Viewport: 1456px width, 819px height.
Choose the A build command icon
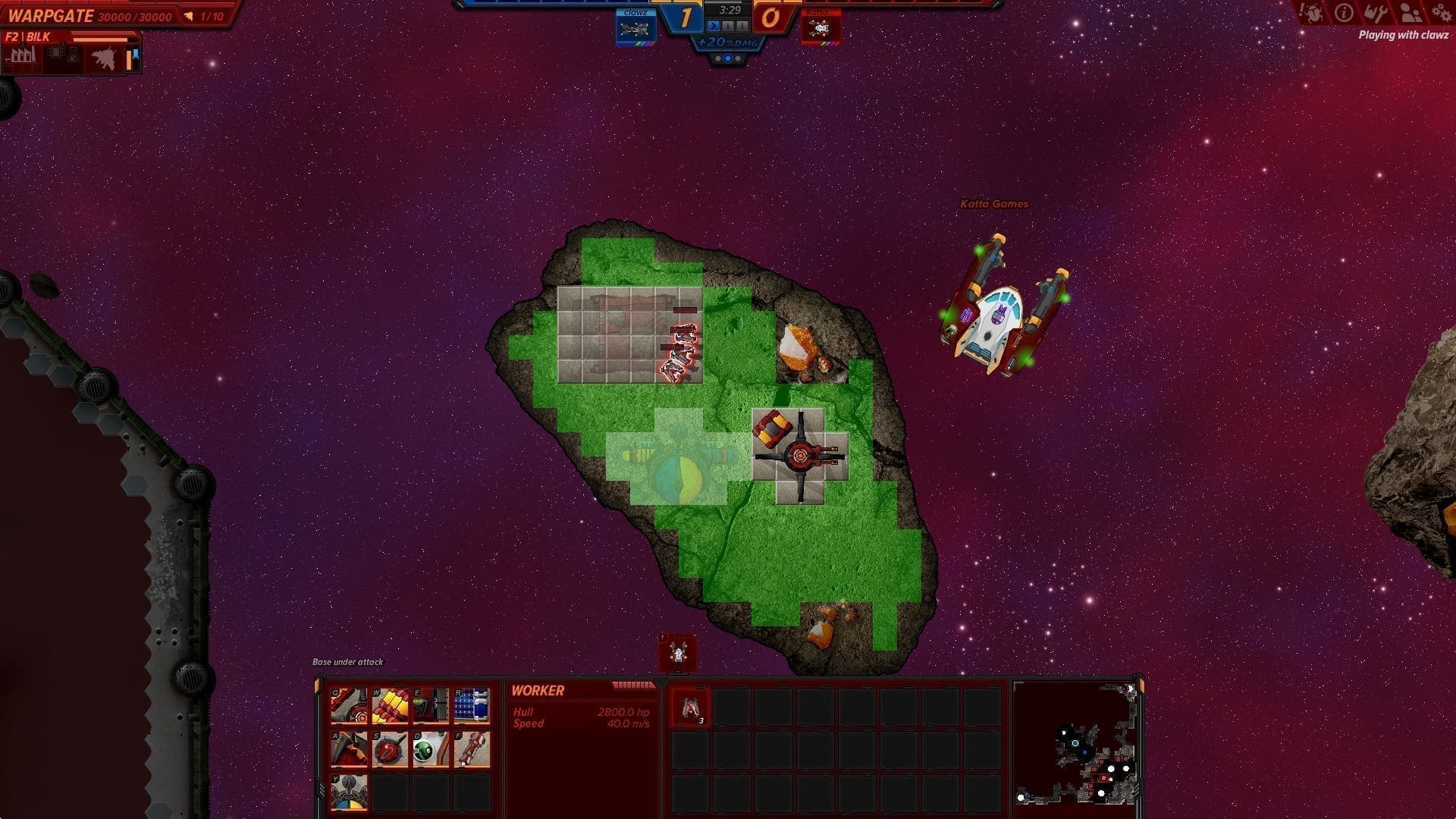(x=349, y=749)
